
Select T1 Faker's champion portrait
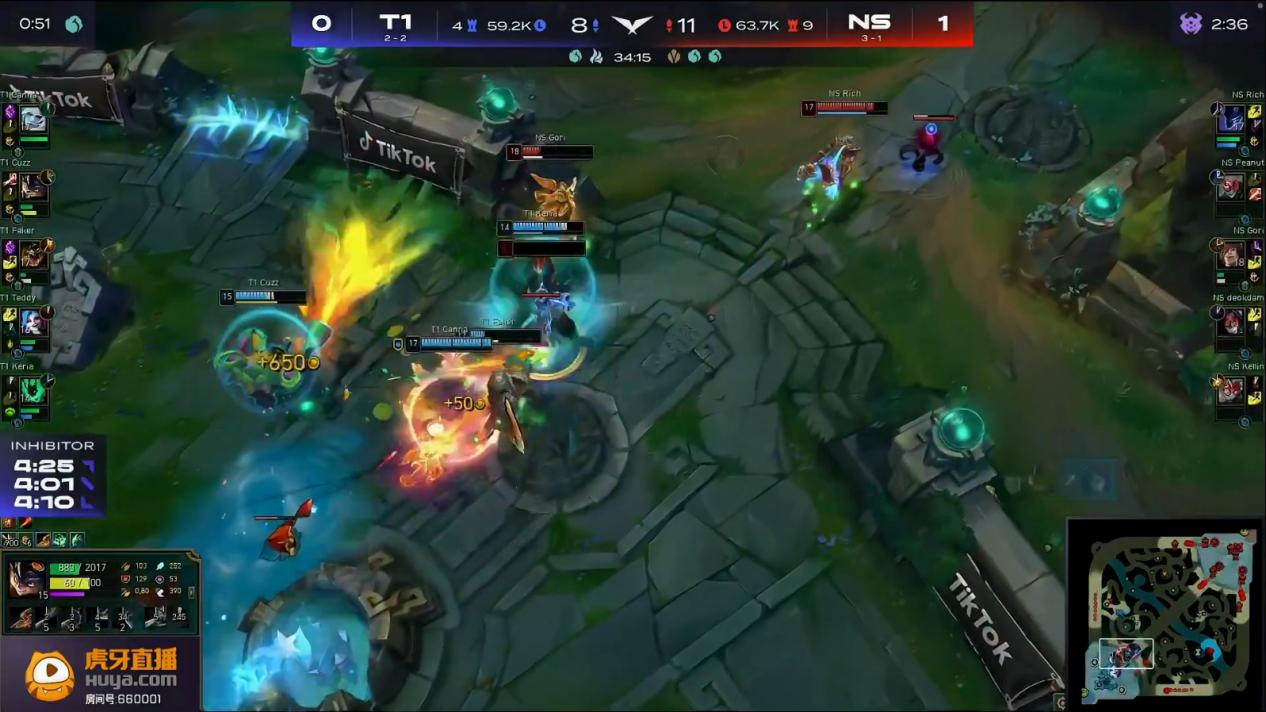[x=34, y=255]
